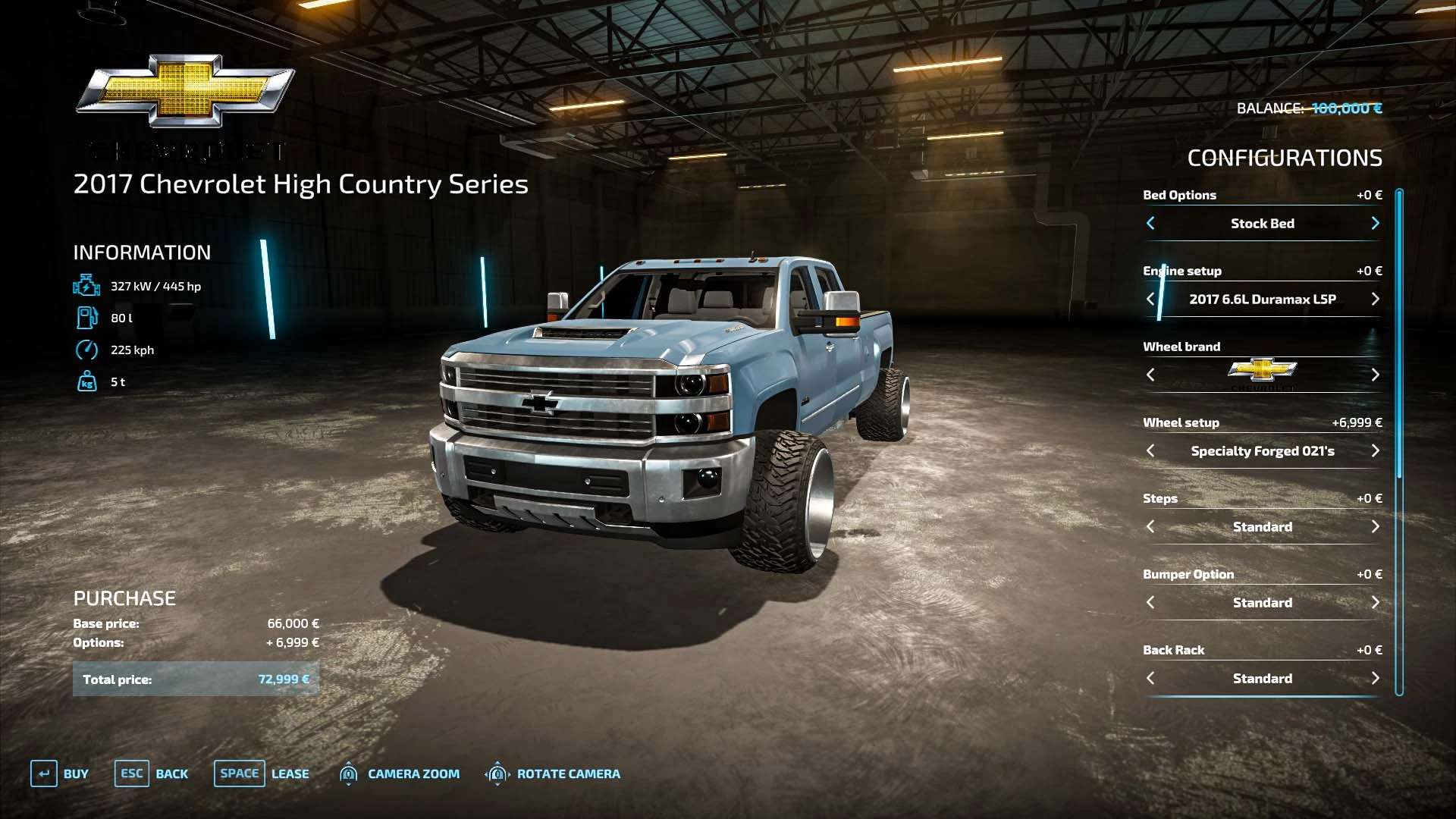Switch to previous Wheel brand
The height and width of the screenshot is (819, 1456).
coord(1150,375)
